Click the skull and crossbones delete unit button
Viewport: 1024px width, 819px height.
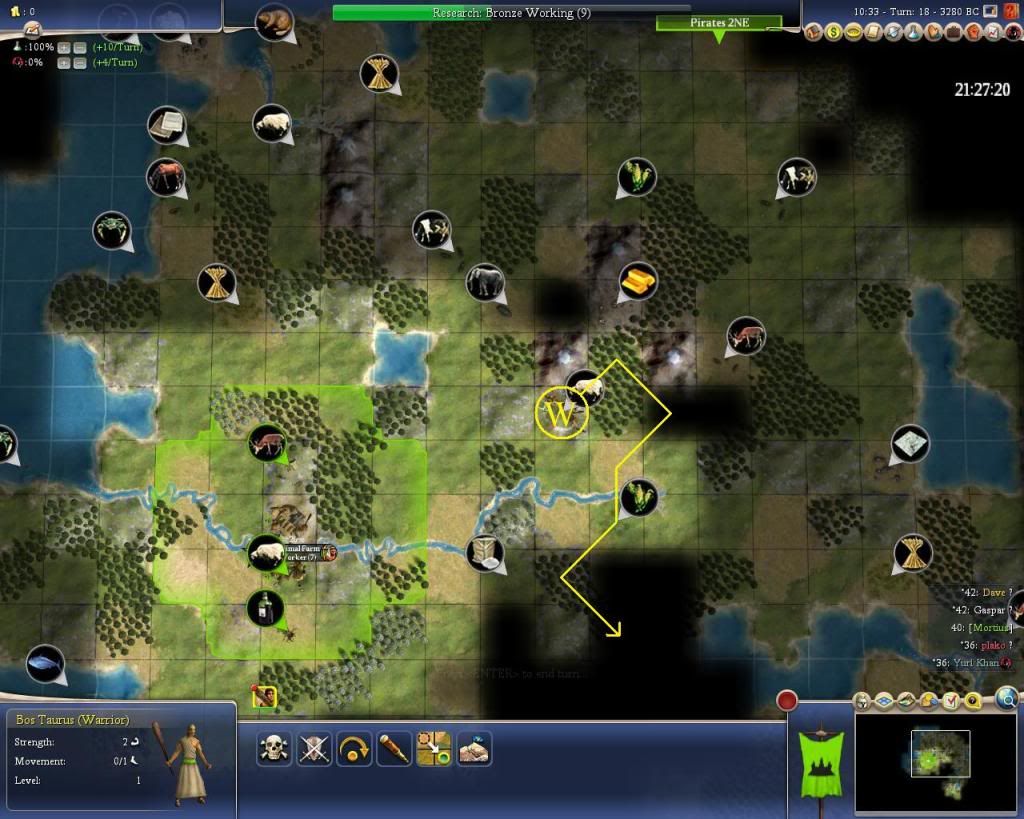275,748
